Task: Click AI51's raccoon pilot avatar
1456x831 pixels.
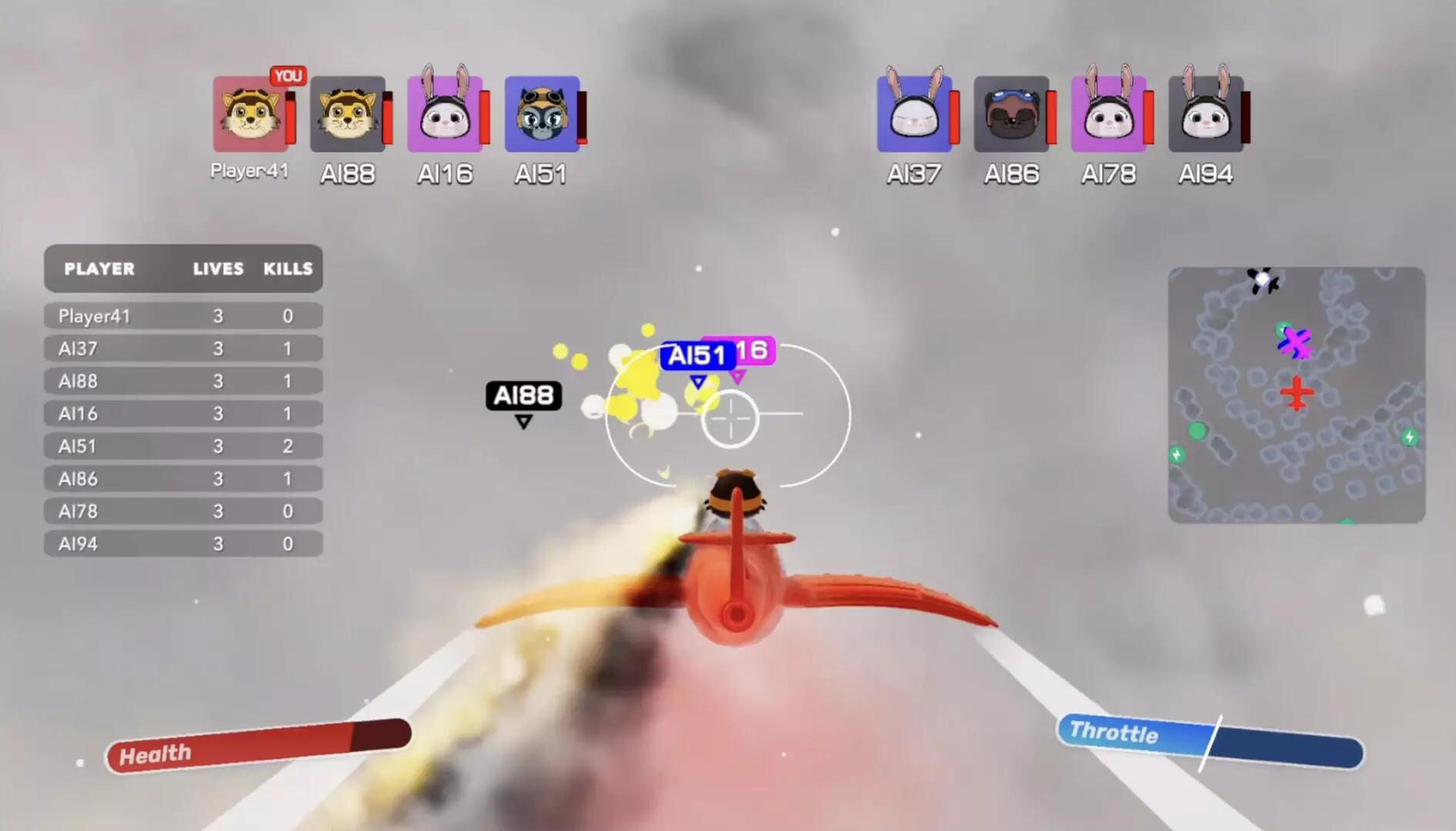Action: coord(541,114)
